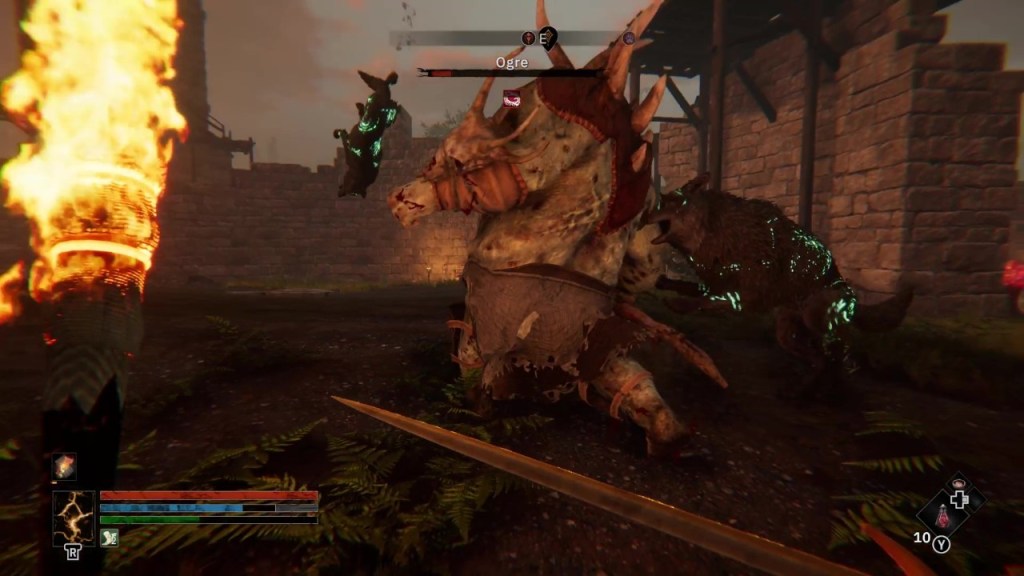Click the black quest marker on the compass
1024x576 pixels.
tap(549, 37)
